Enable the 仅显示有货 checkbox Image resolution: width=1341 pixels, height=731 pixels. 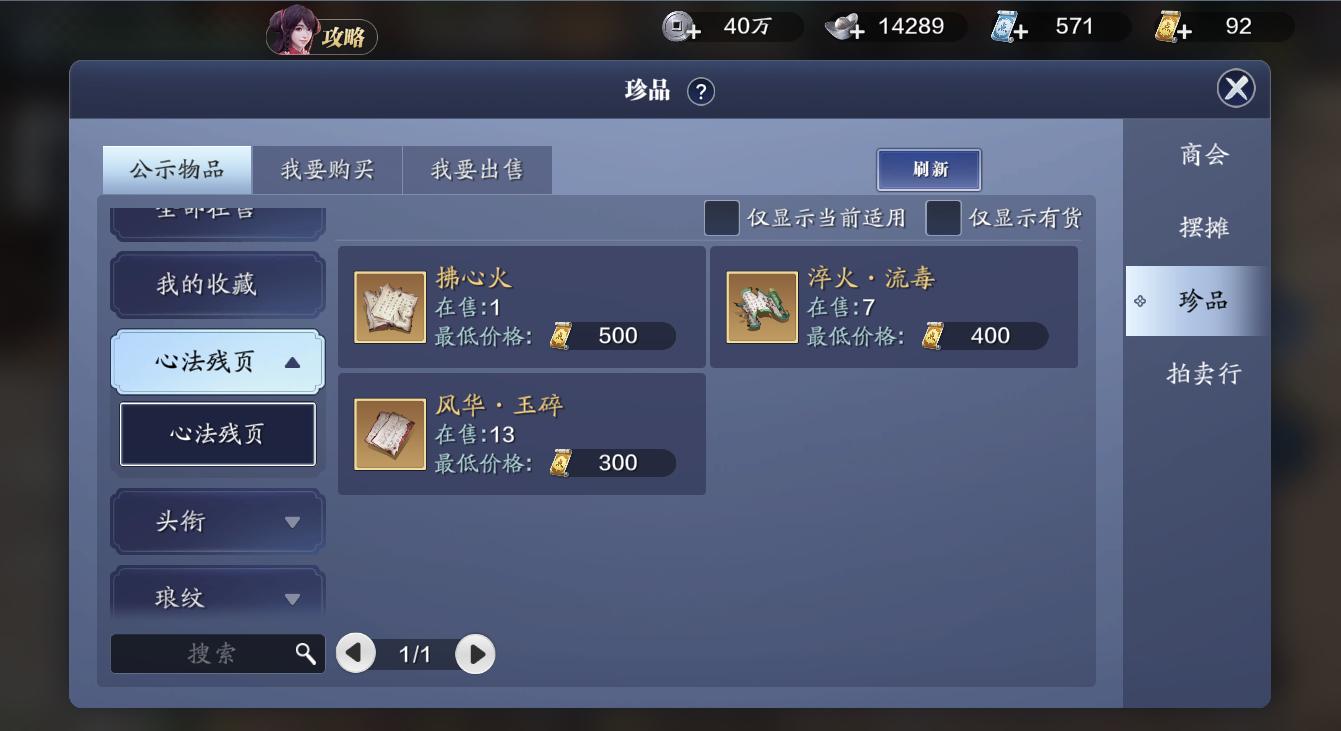943,217
